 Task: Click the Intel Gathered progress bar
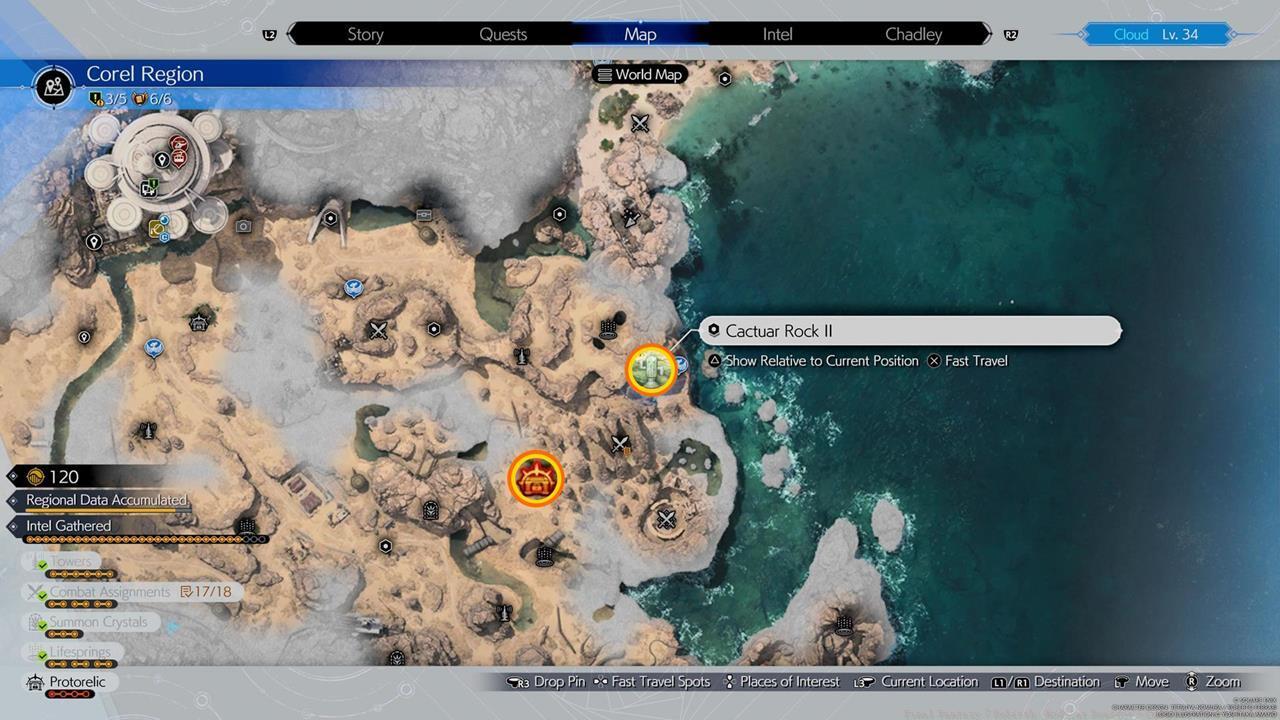(x=130, y=539)
